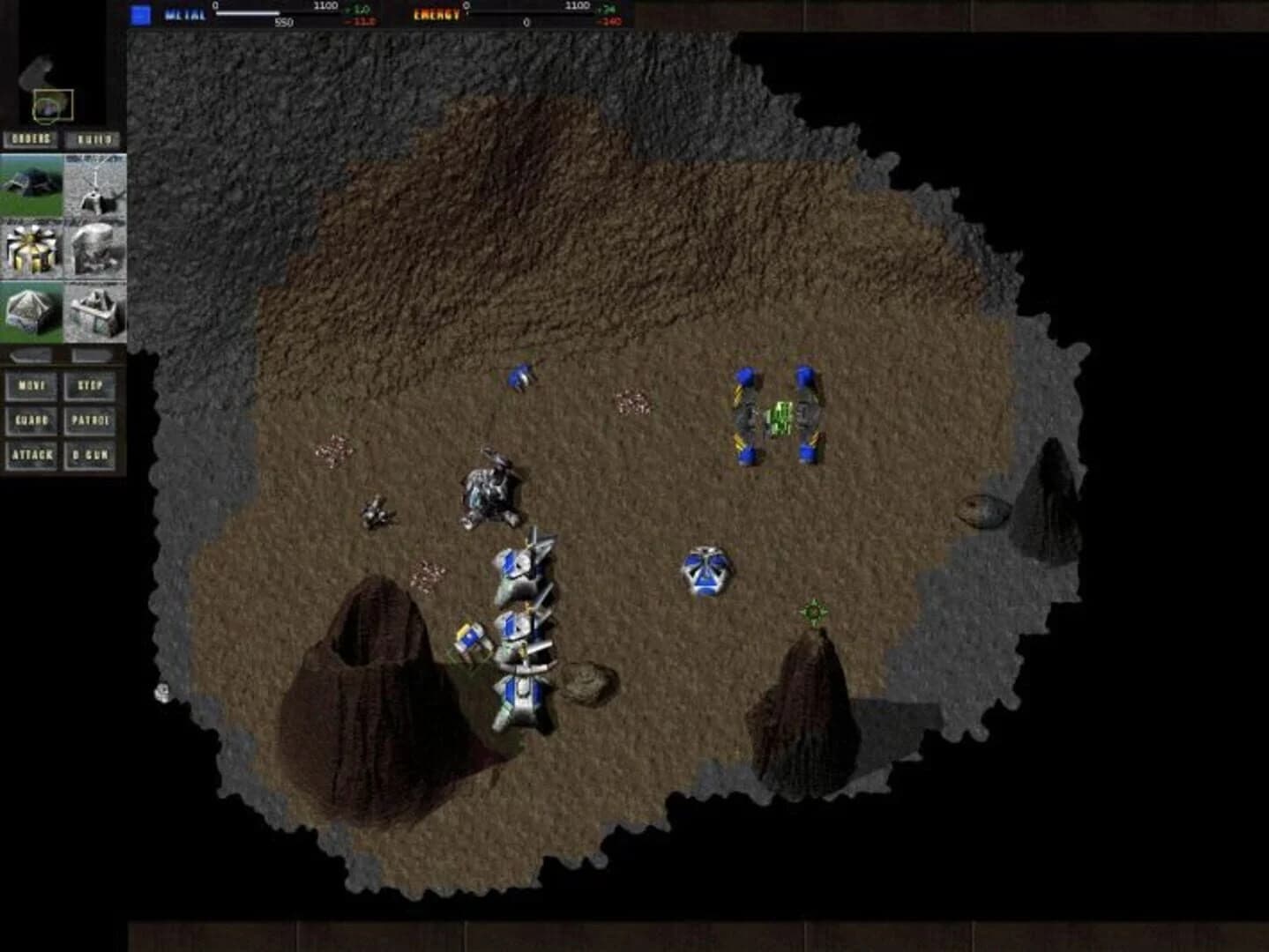Click the left page arrow below the build menu
The height and width of the screenshot is (952, 1269).
tap(31, 356)
